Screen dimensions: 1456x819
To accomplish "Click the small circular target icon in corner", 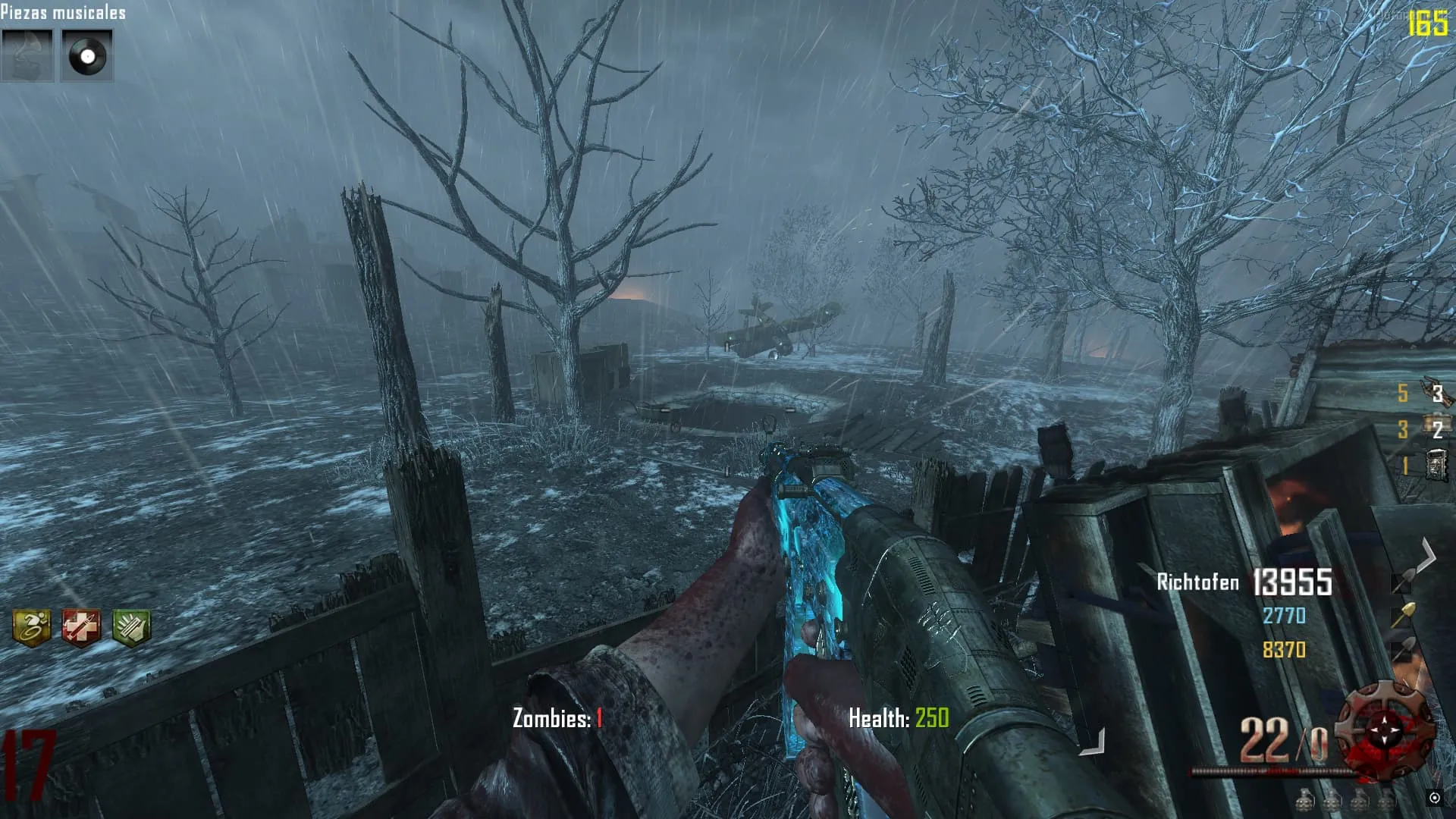I will 1434,798.
